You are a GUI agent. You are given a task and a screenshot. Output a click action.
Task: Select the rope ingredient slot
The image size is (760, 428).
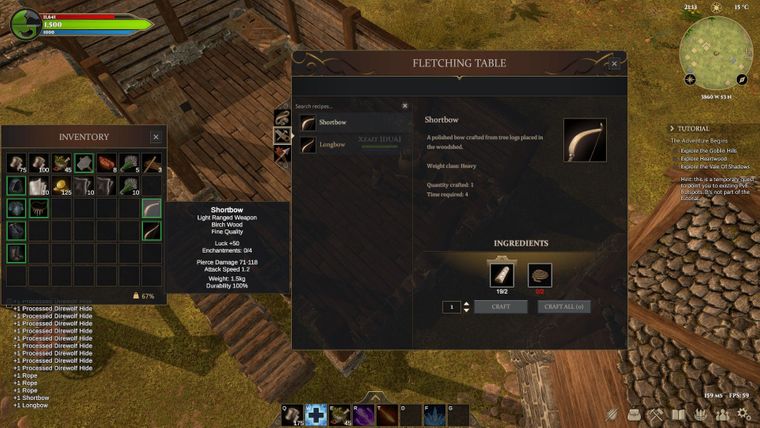click(x=540, y=275)
